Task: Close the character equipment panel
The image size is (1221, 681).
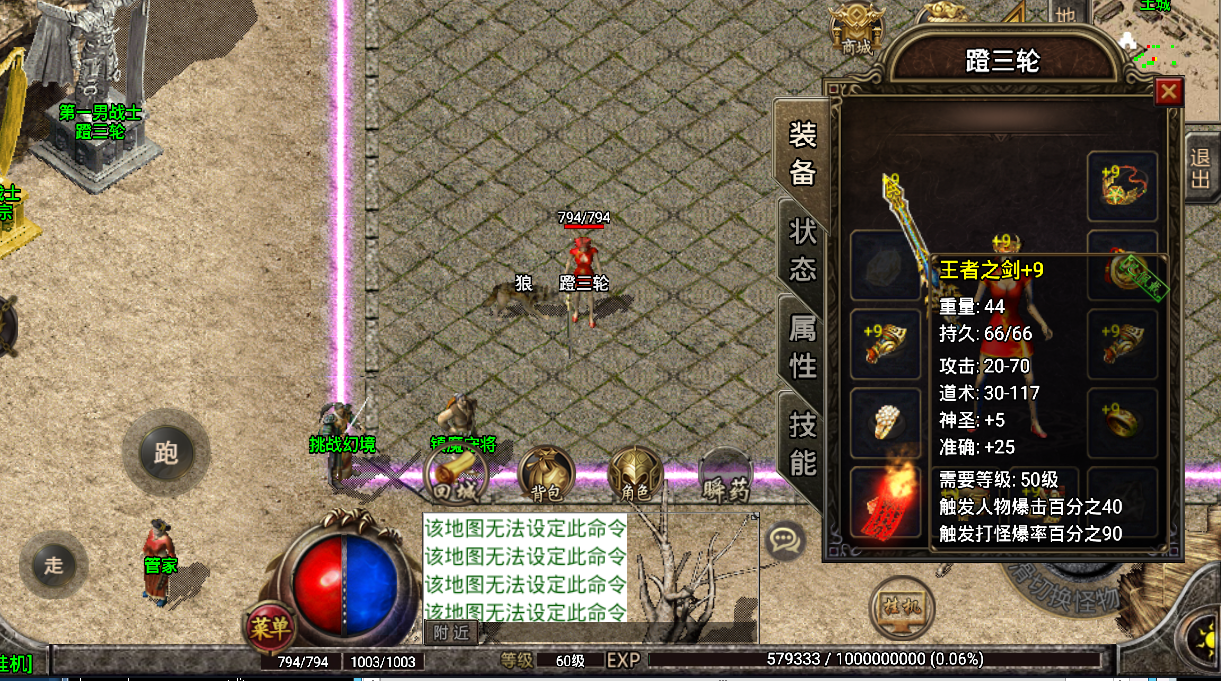Action: (1168, 92)
